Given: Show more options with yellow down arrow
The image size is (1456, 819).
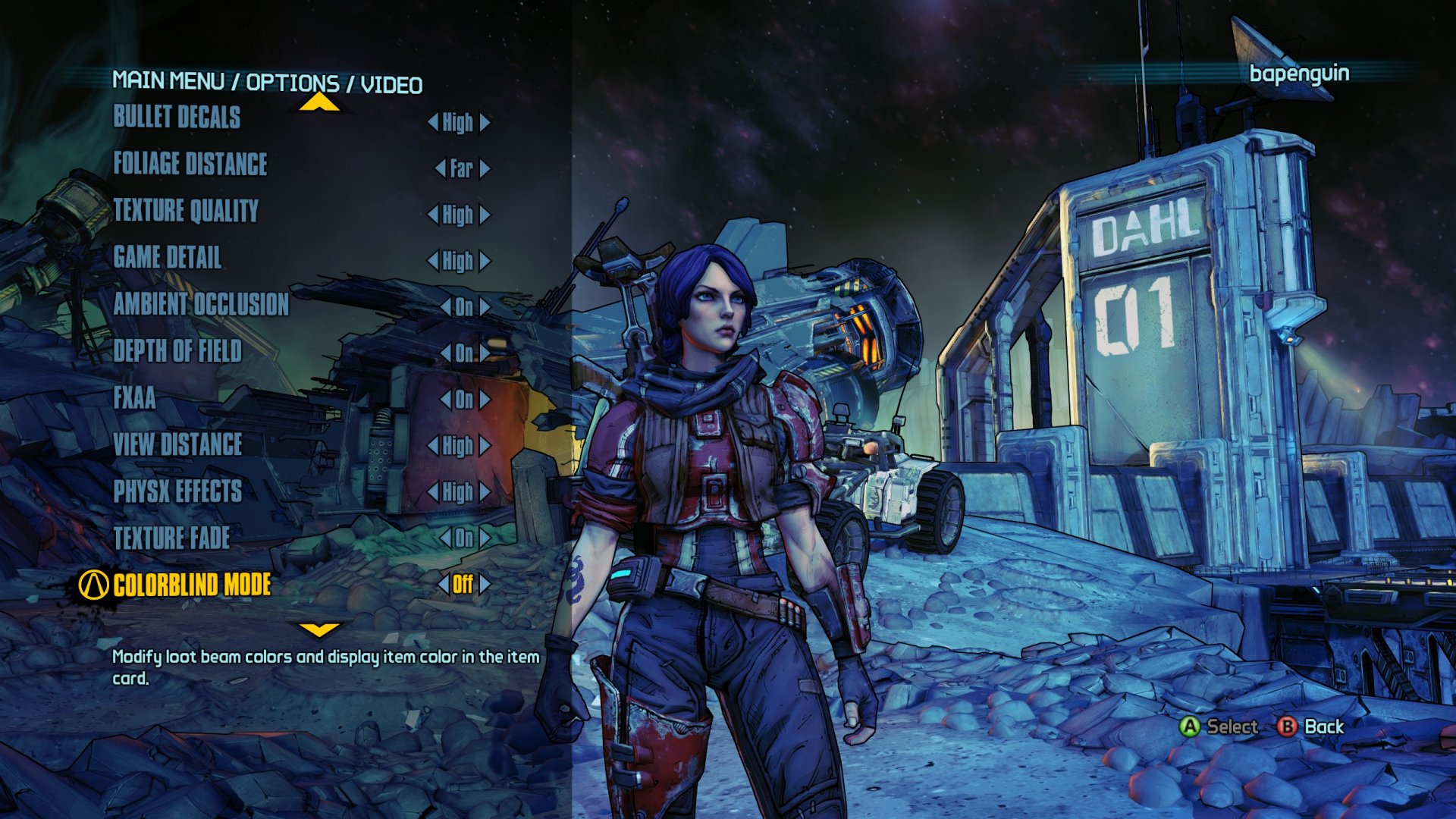Looking at the screenshot, I should point(319,629).
